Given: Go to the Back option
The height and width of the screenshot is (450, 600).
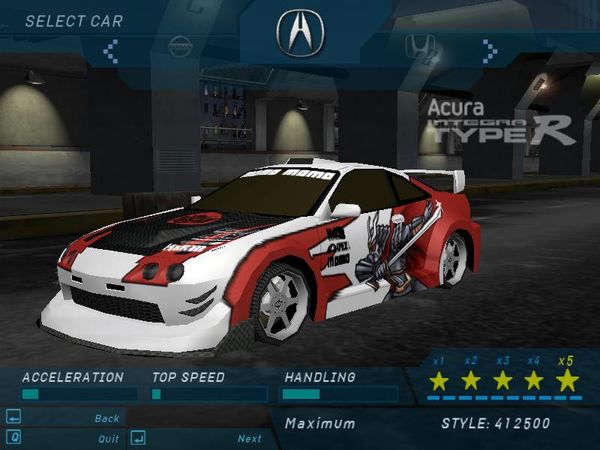Looking at the screenshot, I should point(107,418).
